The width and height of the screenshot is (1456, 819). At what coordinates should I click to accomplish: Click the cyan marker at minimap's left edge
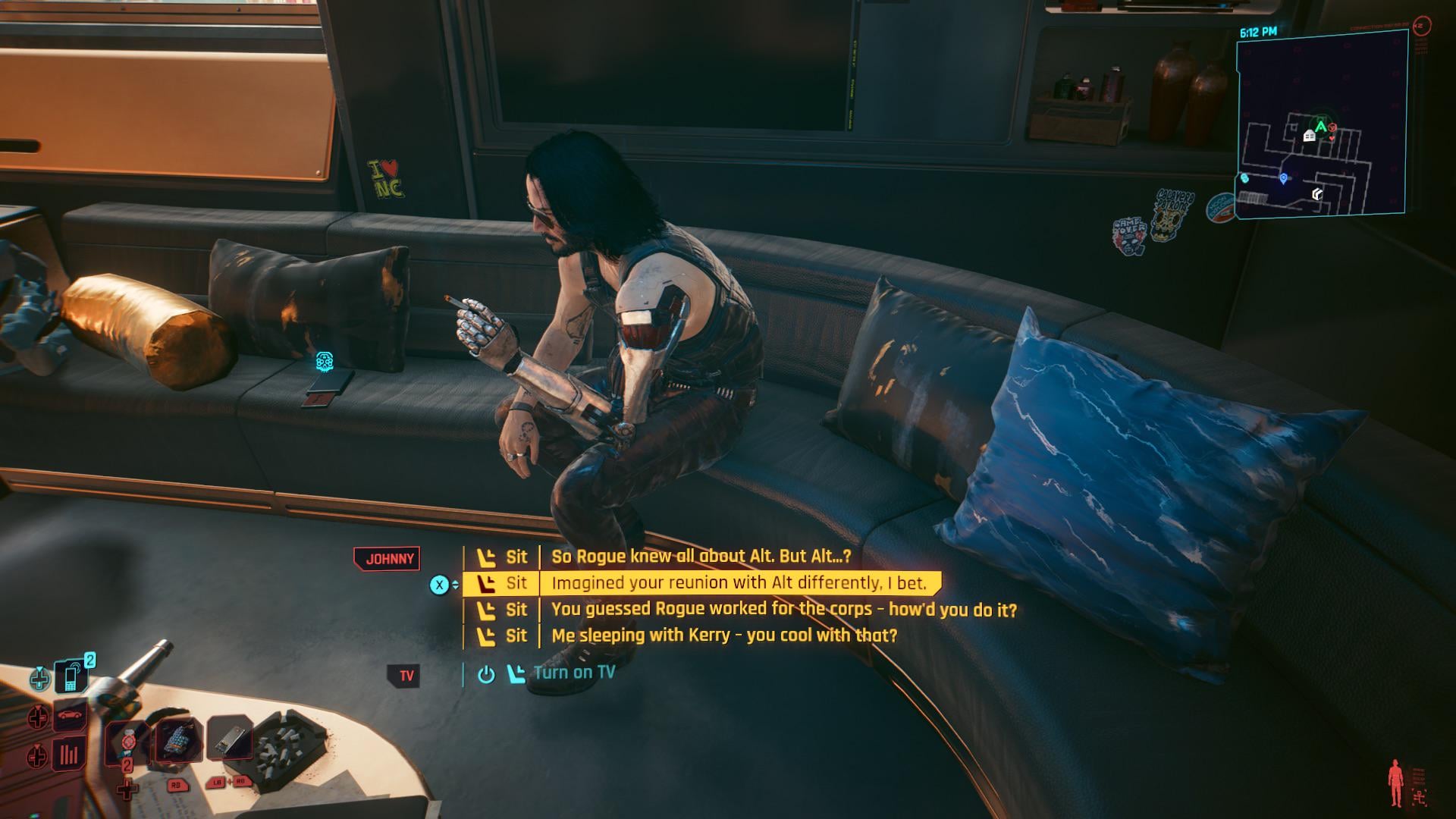click(1244, 178)
